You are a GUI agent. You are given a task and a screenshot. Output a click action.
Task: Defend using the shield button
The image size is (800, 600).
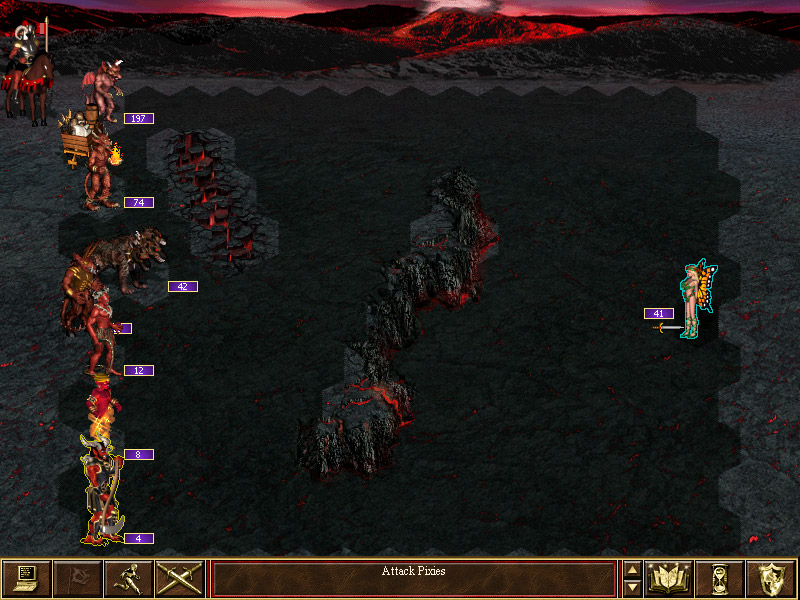click(x=770, y=578)
